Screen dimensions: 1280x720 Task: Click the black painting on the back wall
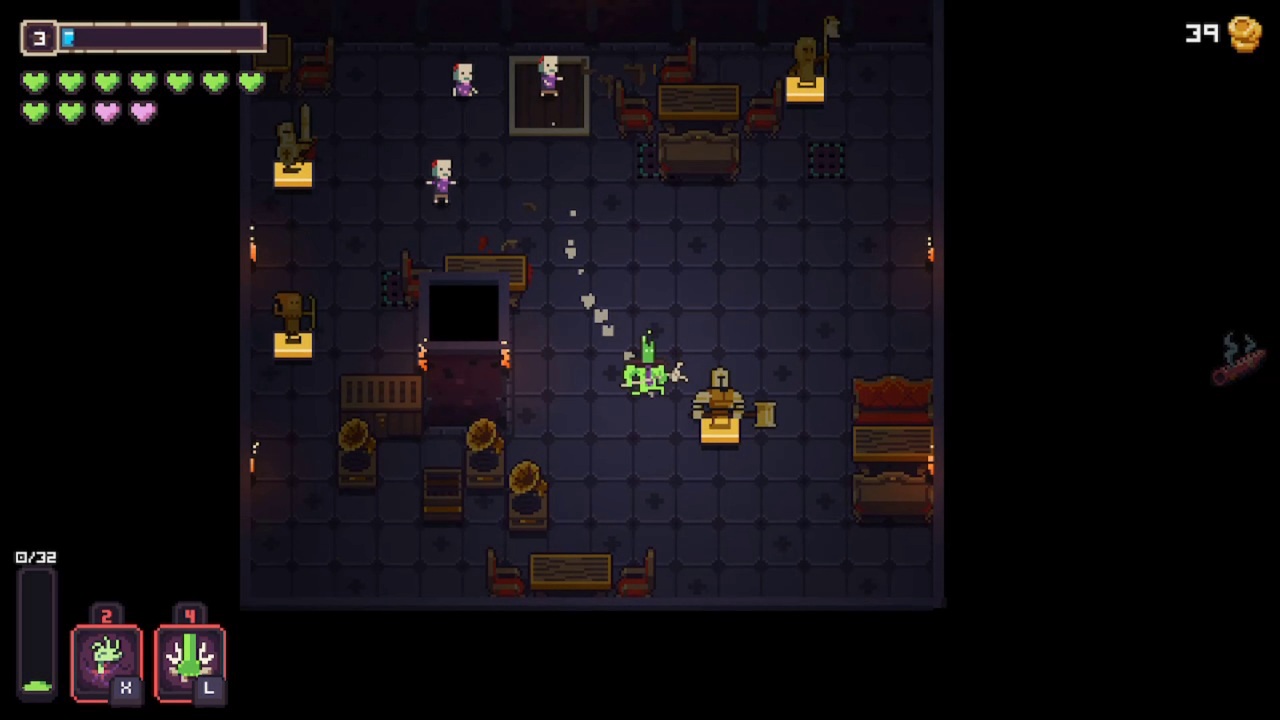pos(462,313)
